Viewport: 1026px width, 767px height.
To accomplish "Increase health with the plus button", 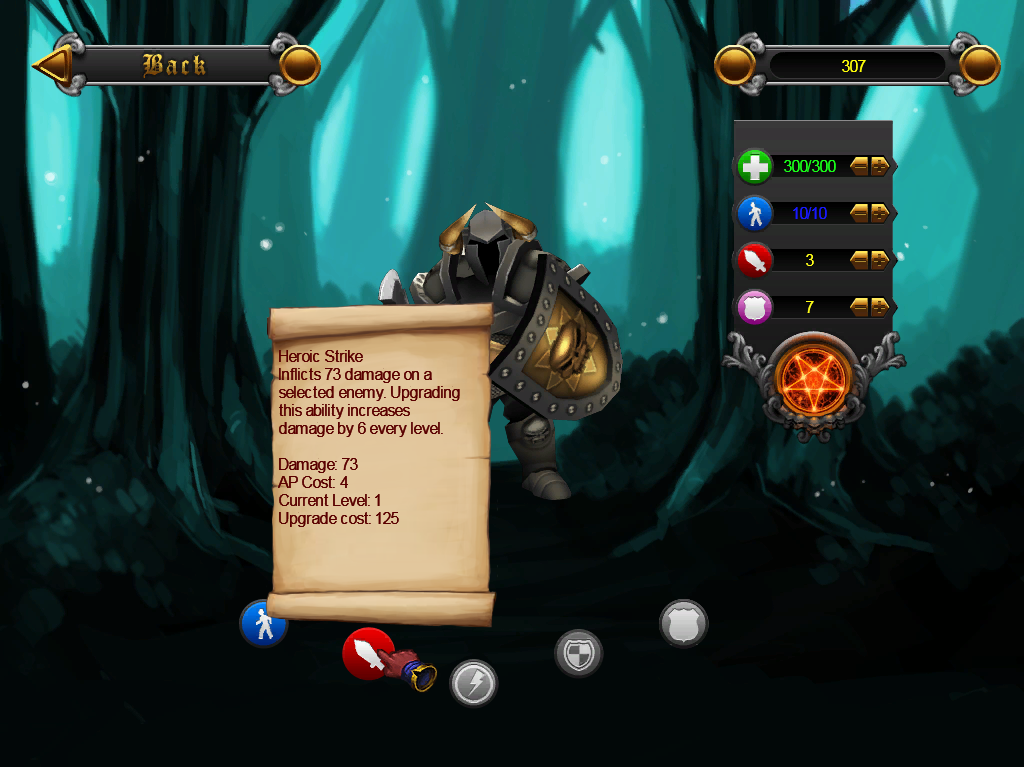I will (880, 166).
